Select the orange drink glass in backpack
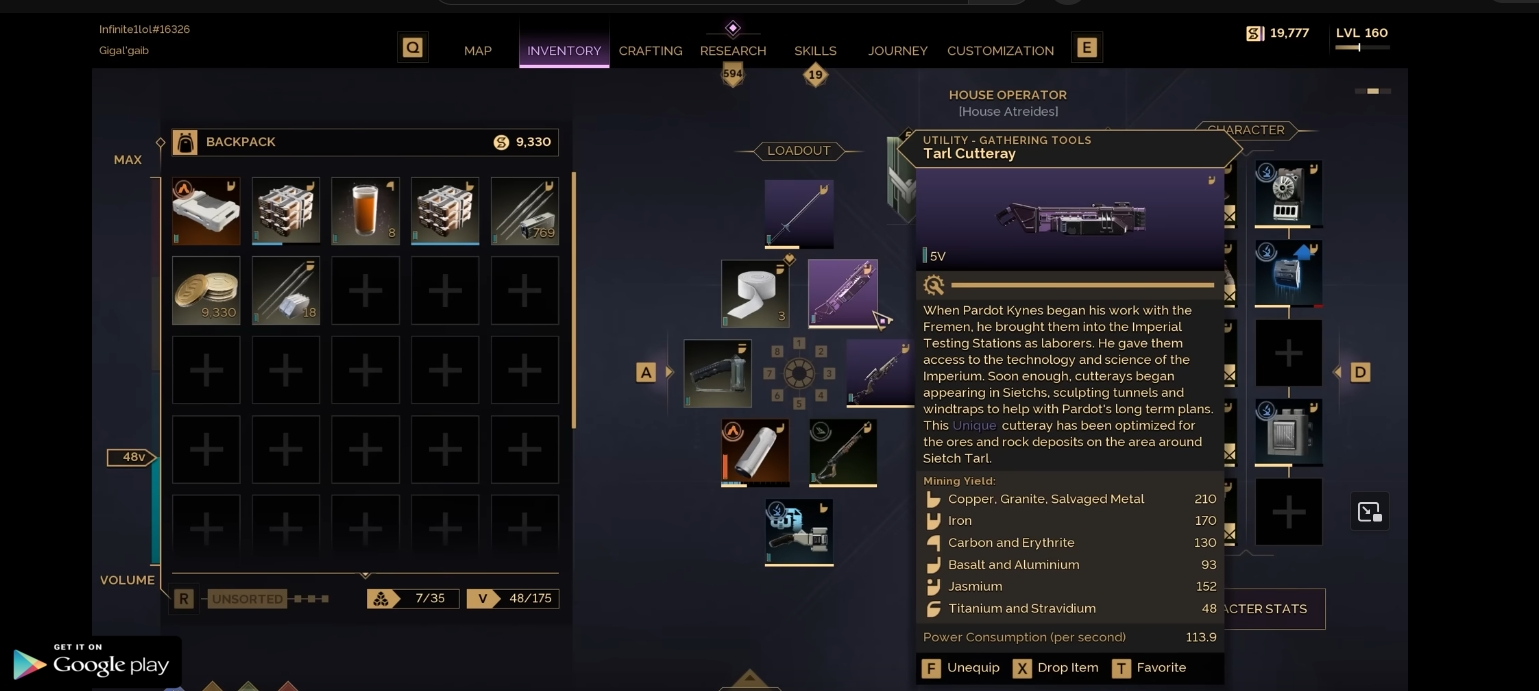This screenshot has height=691, width=1539. (365, 211)
